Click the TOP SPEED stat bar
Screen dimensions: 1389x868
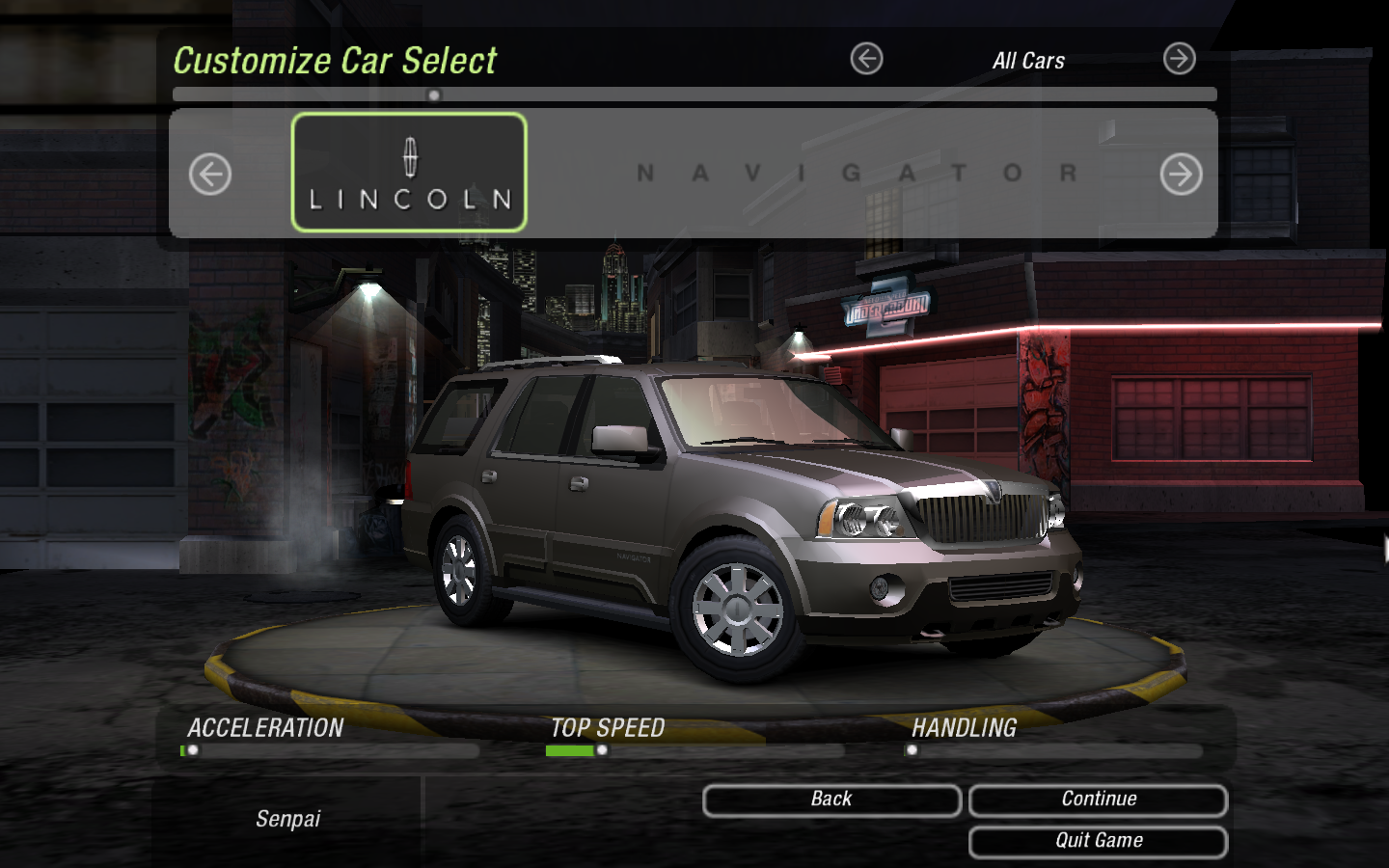click(x=603, y=750)
